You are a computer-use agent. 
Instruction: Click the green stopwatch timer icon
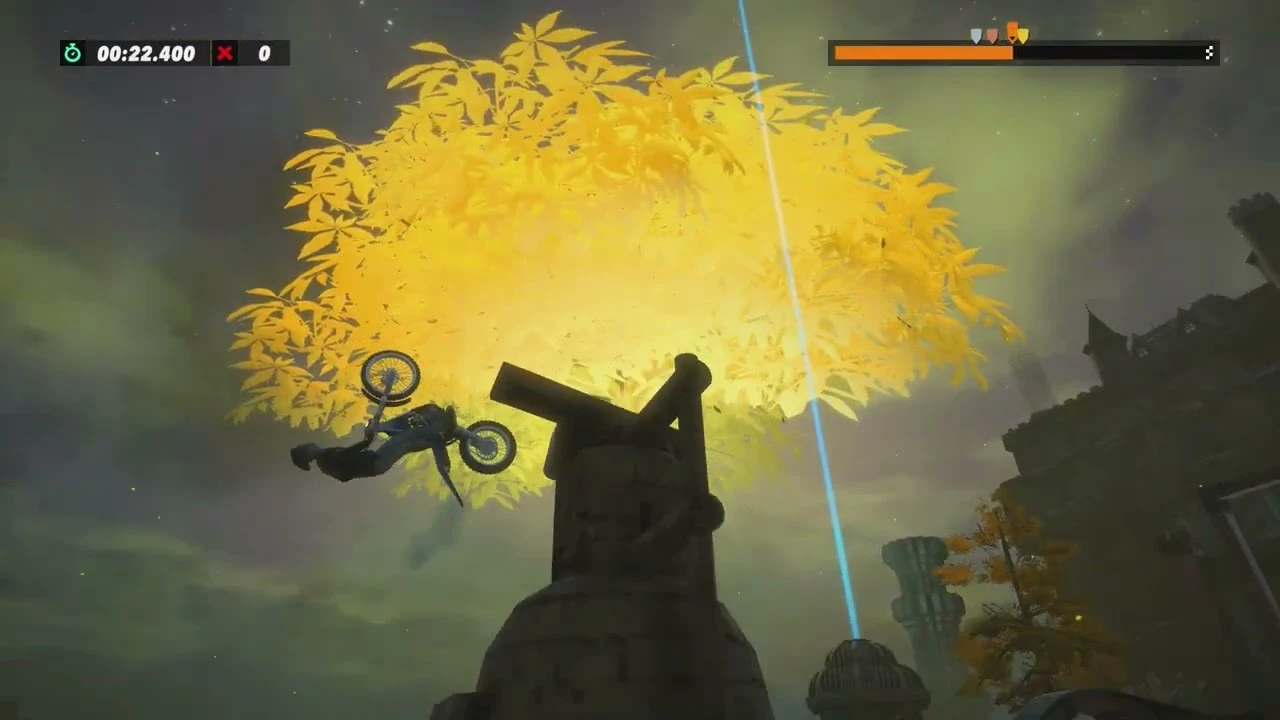coord(70,54)
